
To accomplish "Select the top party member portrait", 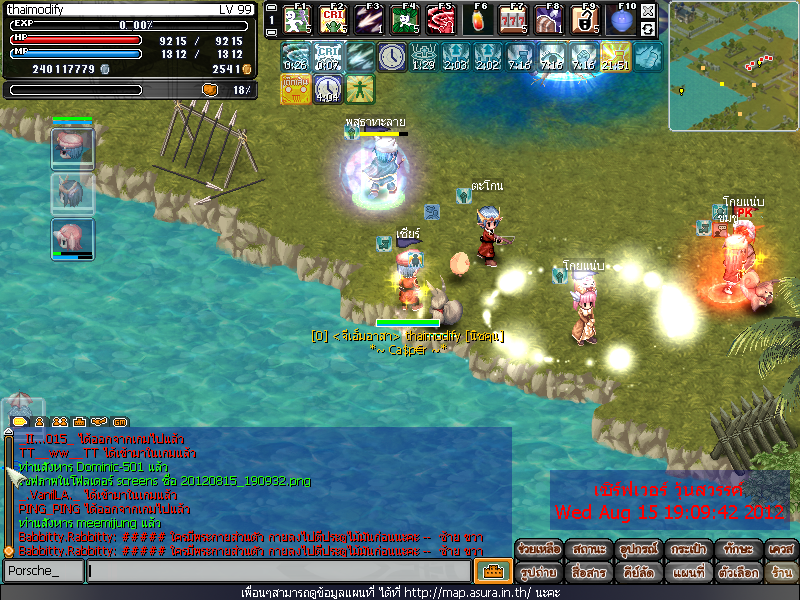I will coord(72,148).
